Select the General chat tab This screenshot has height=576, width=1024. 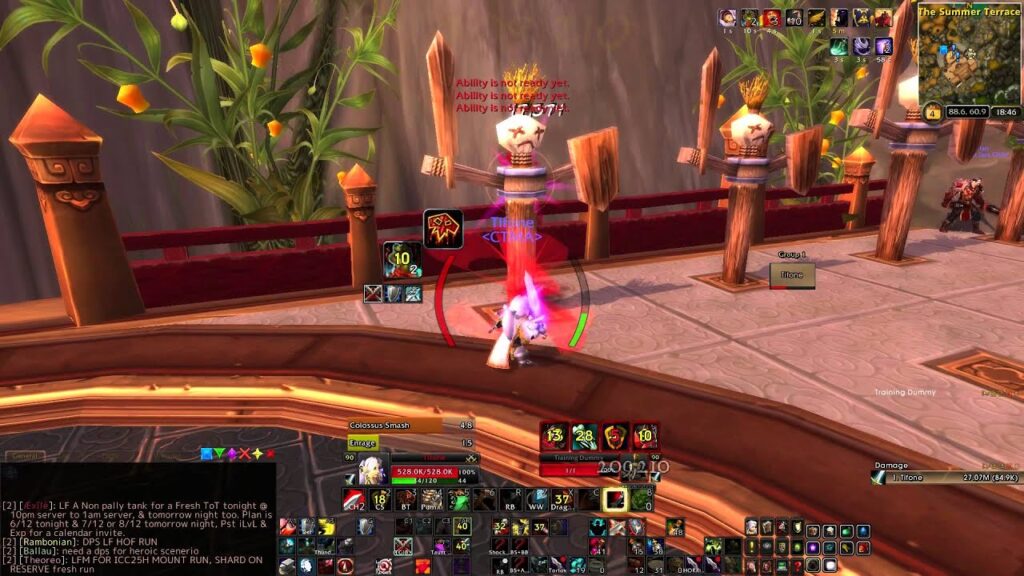tap(25, 456)
